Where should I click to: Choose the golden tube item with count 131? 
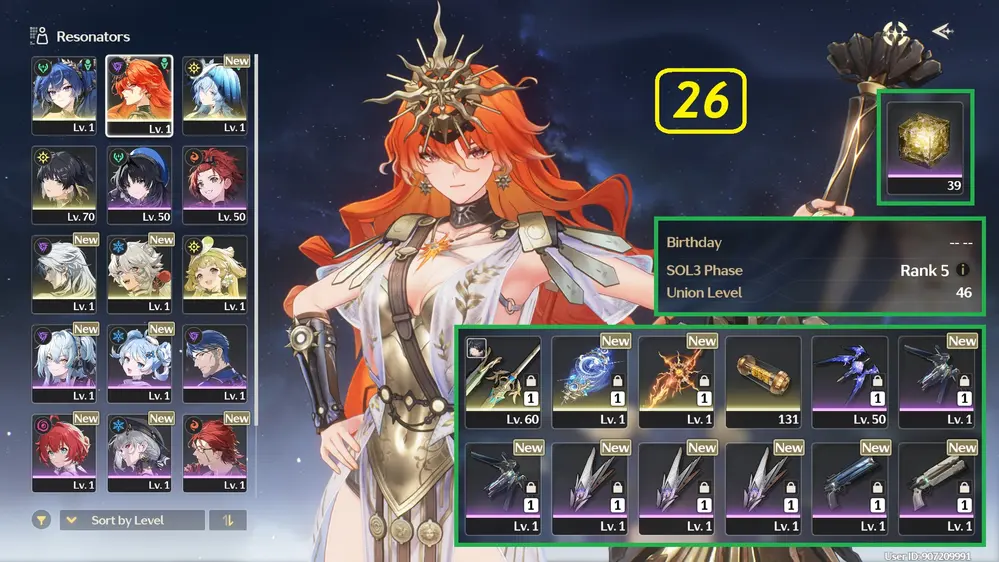pyautogui.click(x=763, y=380)
